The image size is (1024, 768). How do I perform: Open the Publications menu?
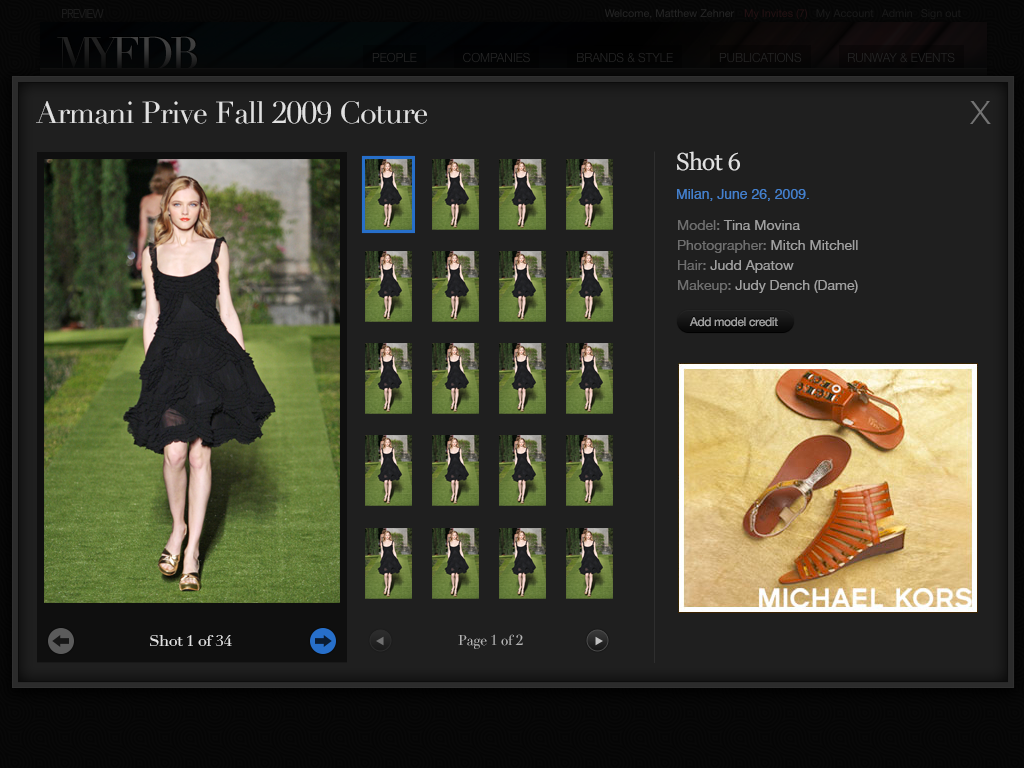point(760,58)
